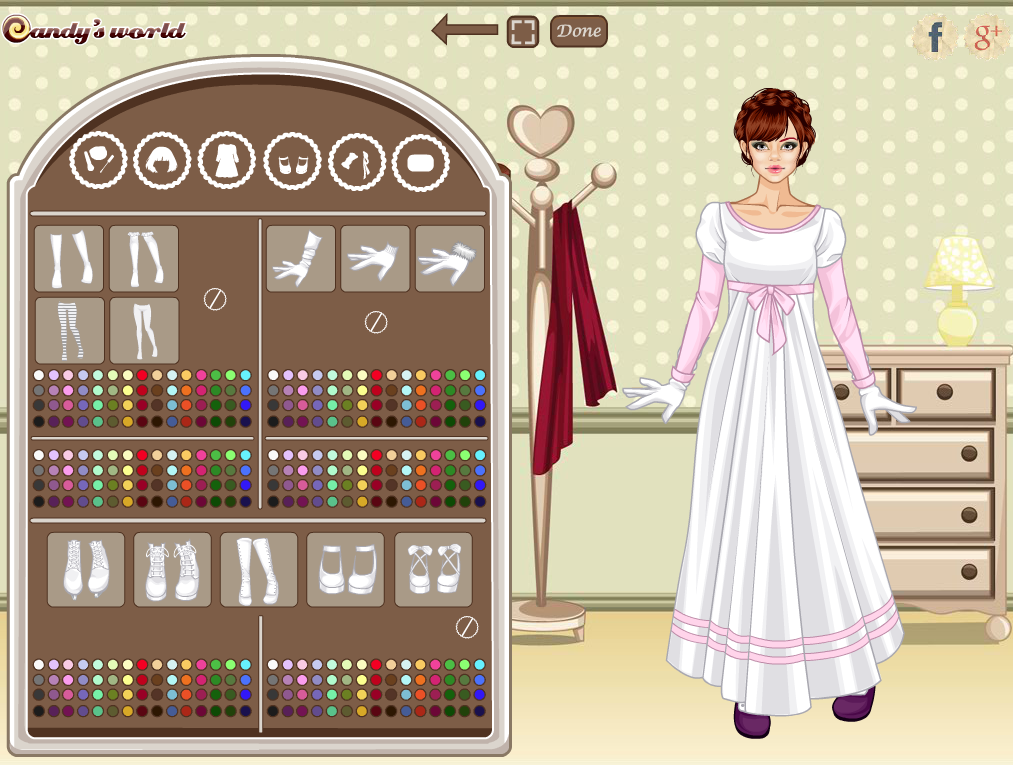Select the cross-strap ribbon shoes
The height and width of the screenshot is (765, 1013).
tap(433, 569)
